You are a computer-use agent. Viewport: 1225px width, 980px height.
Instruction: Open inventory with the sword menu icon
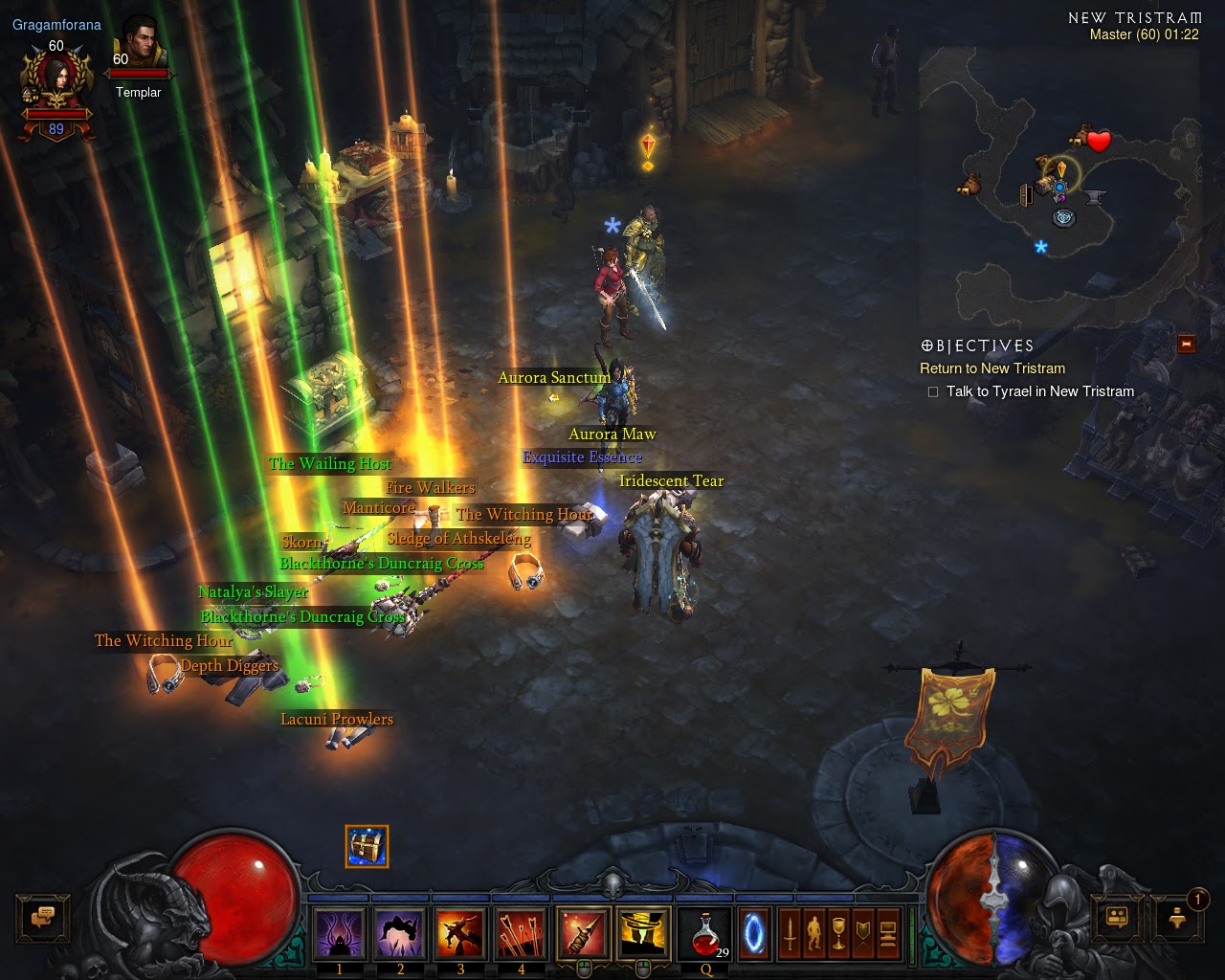point(791,933)
